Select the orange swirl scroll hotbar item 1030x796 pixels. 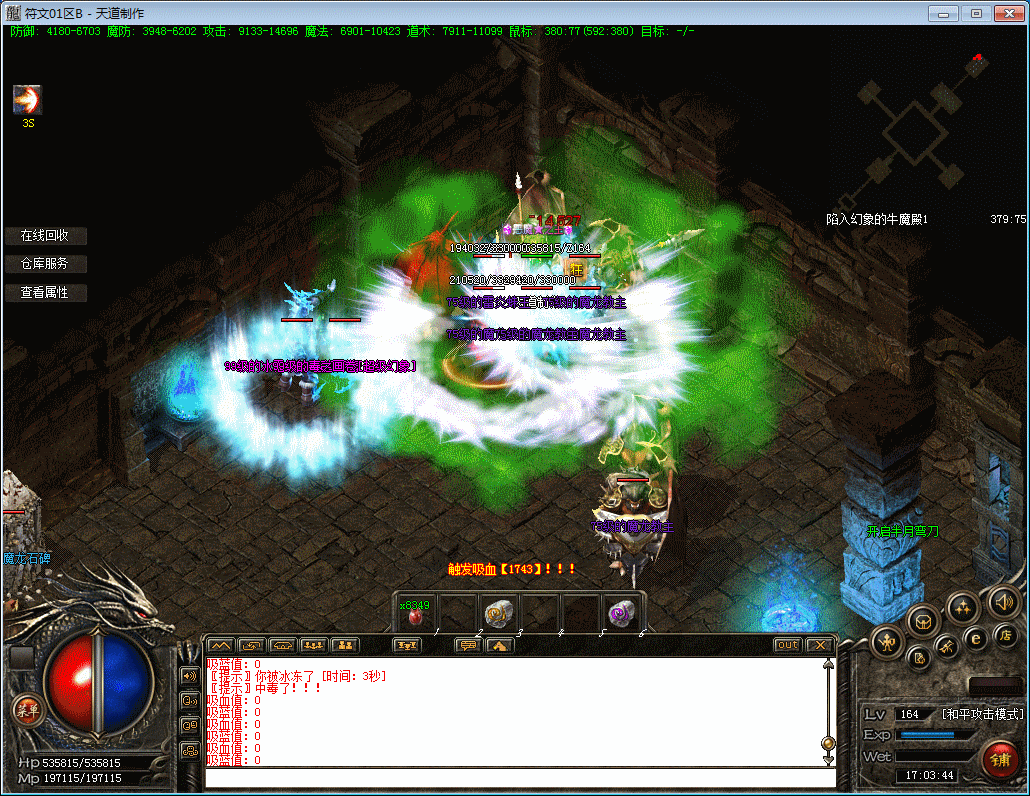(x=497, y=614)
